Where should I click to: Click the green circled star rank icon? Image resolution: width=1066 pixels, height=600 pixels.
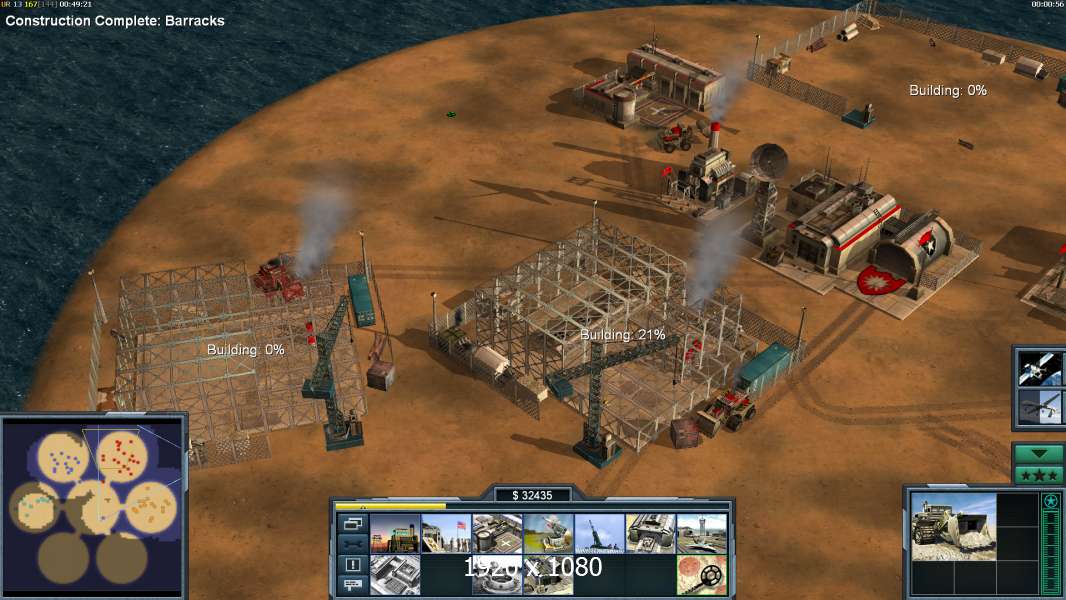coord(1051,502)
